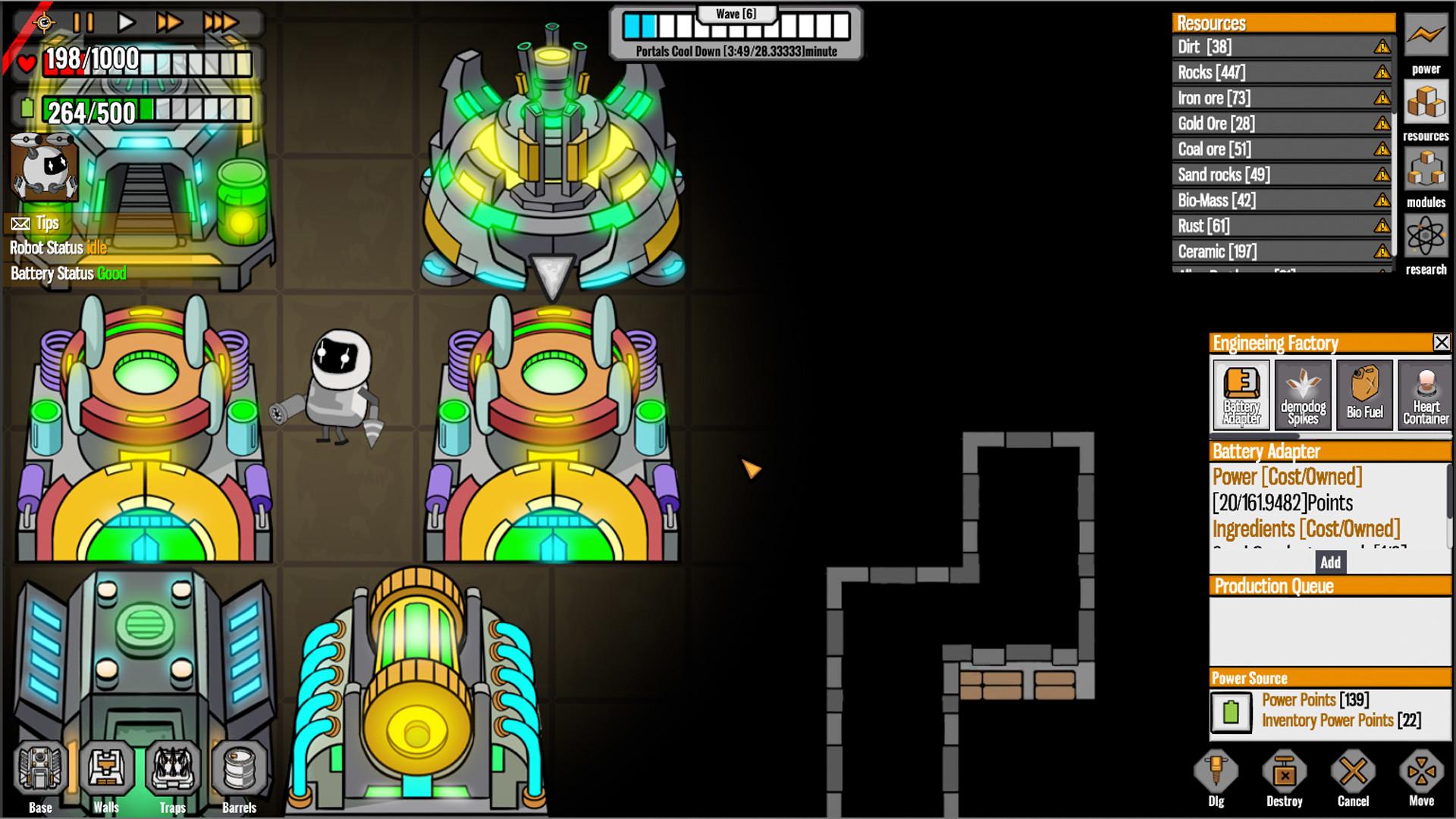Select the Battery Adapter recipe

[1241, 394]
